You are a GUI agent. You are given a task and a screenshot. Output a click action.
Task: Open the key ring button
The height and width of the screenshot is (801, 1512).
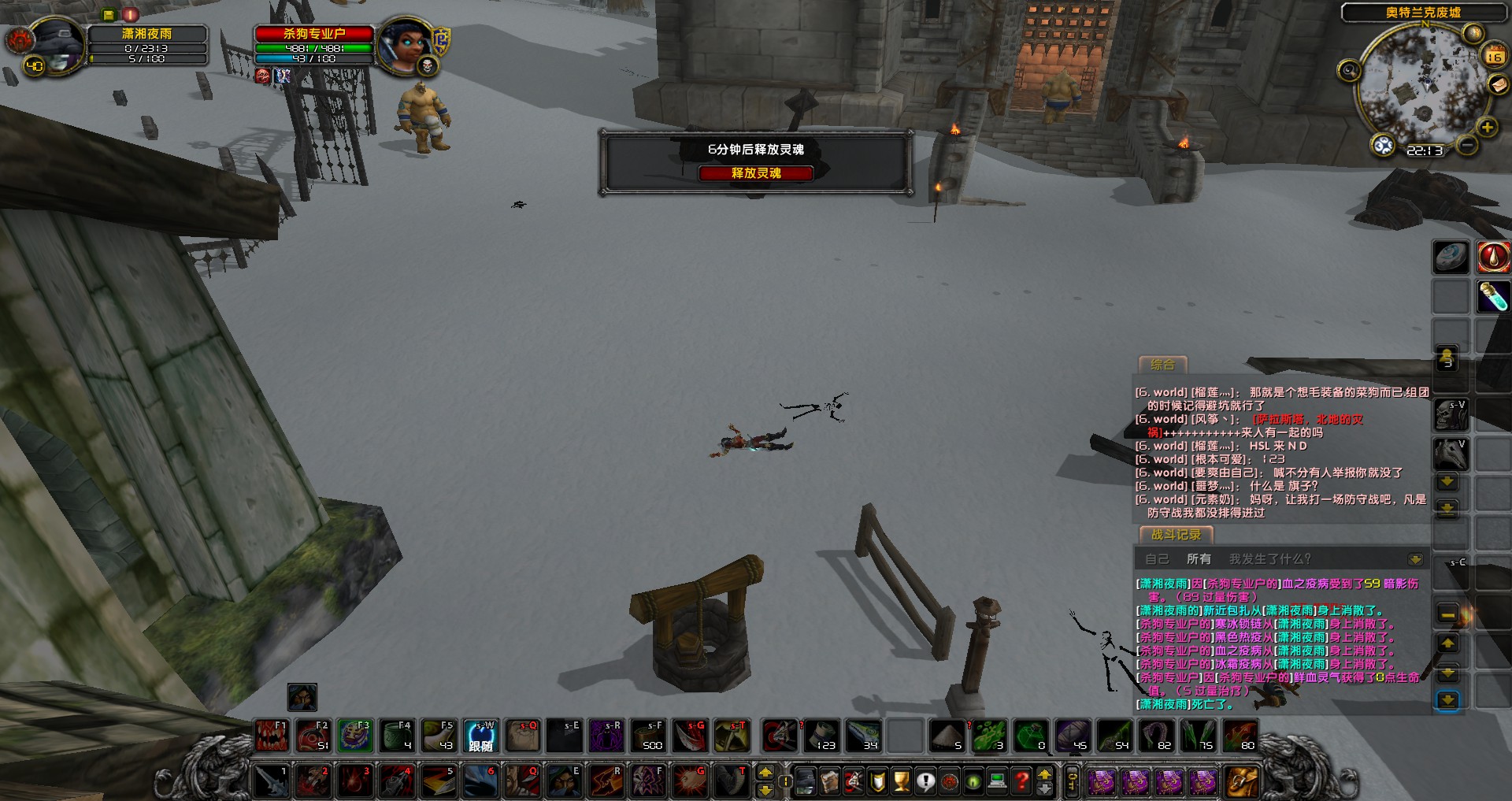click(1072, 781)
